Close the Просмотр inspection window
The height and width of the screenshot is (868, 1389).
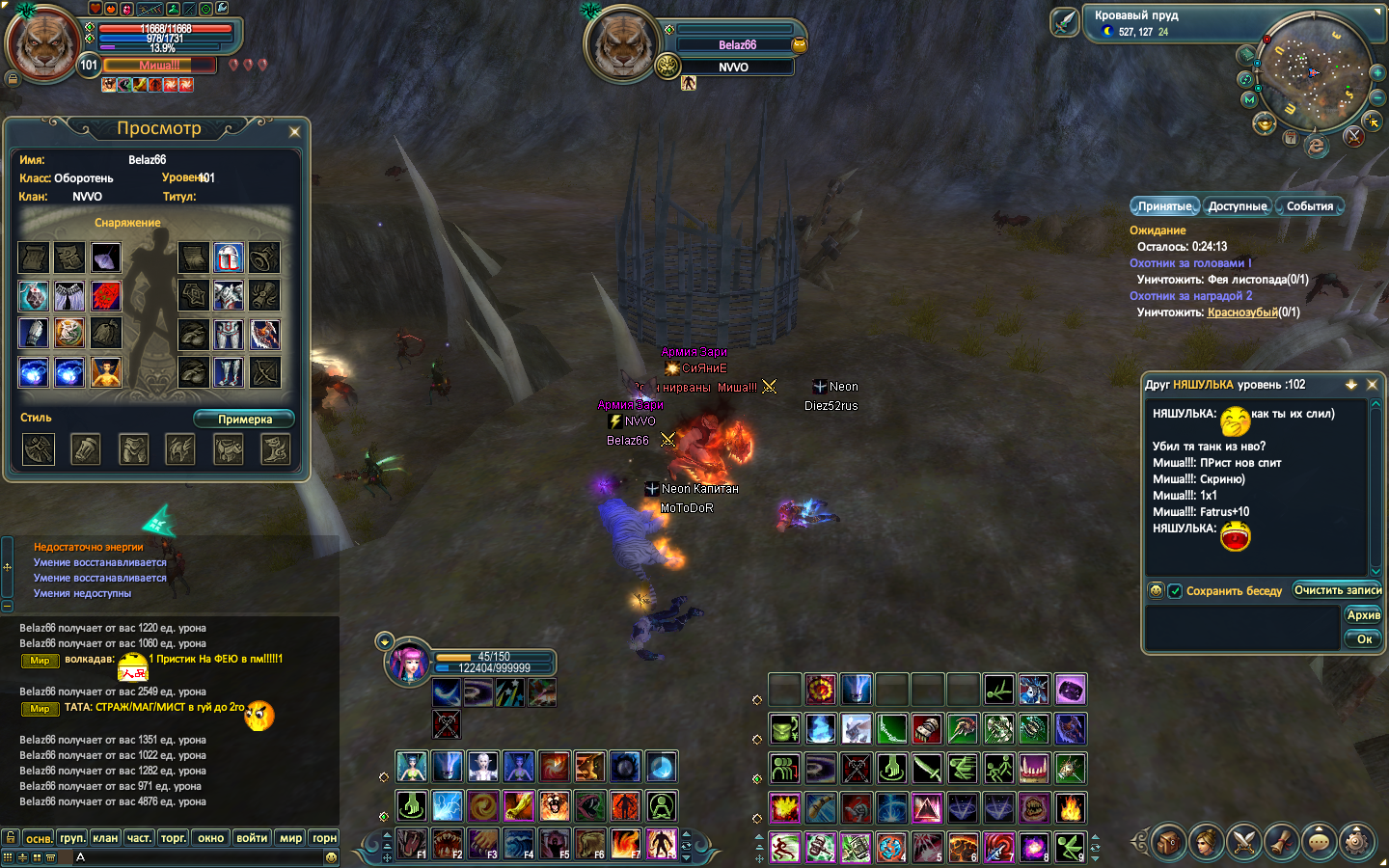click(294, 131)
